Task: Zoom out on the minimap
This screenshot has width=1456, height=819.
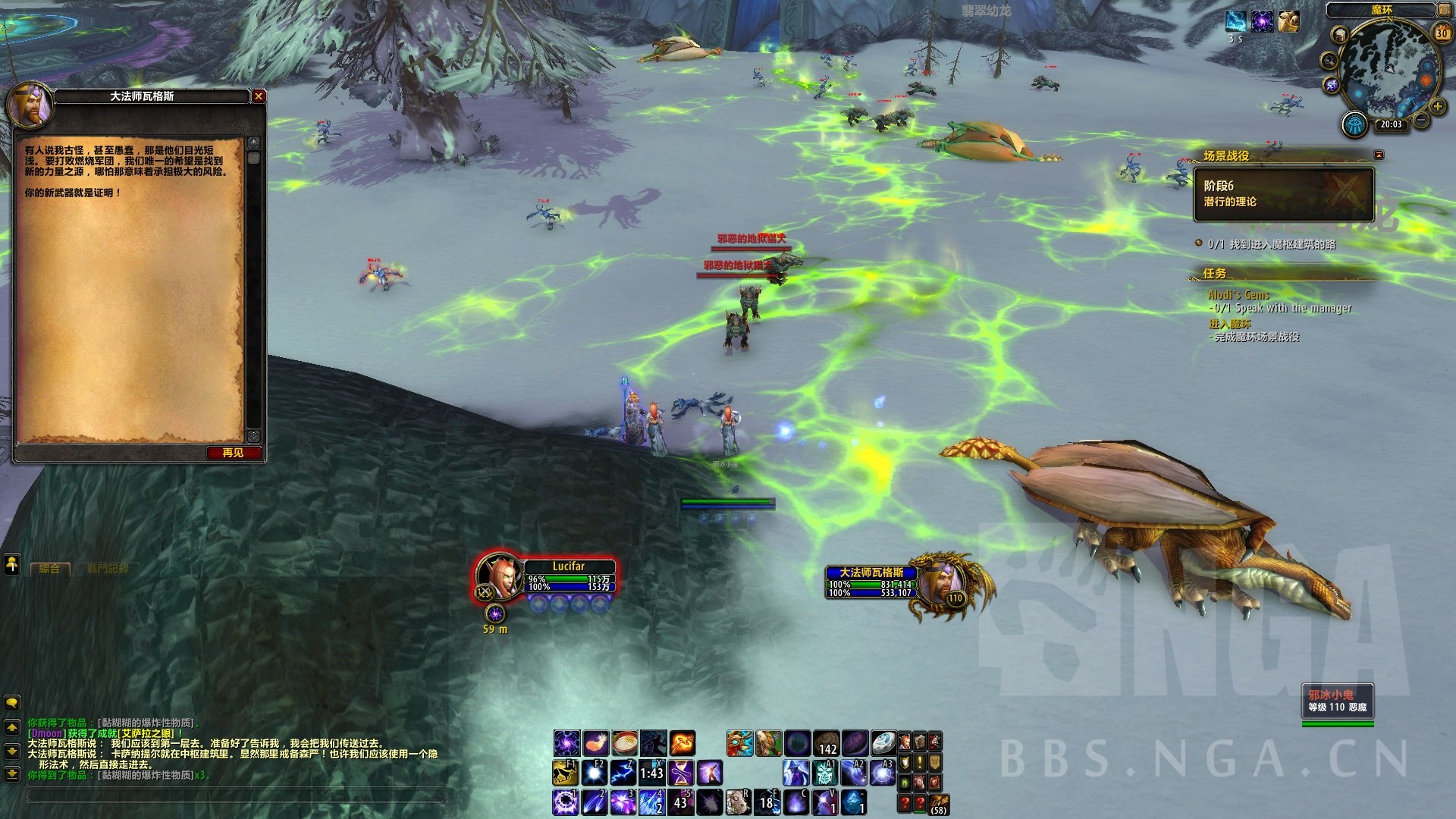Action: coord(1420,121)
